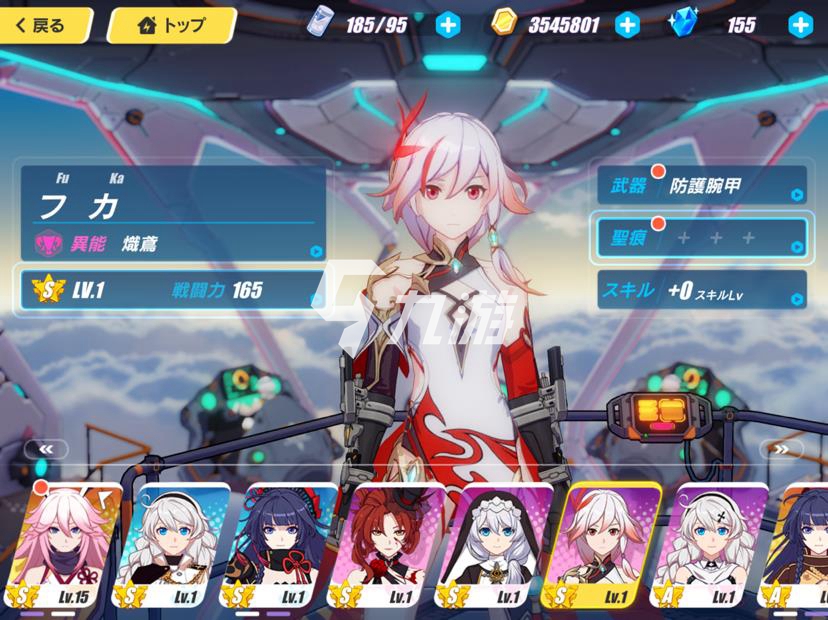Return to the トップ home screen
This screenshot has height=620, width=828.
(x=171, y=25)
